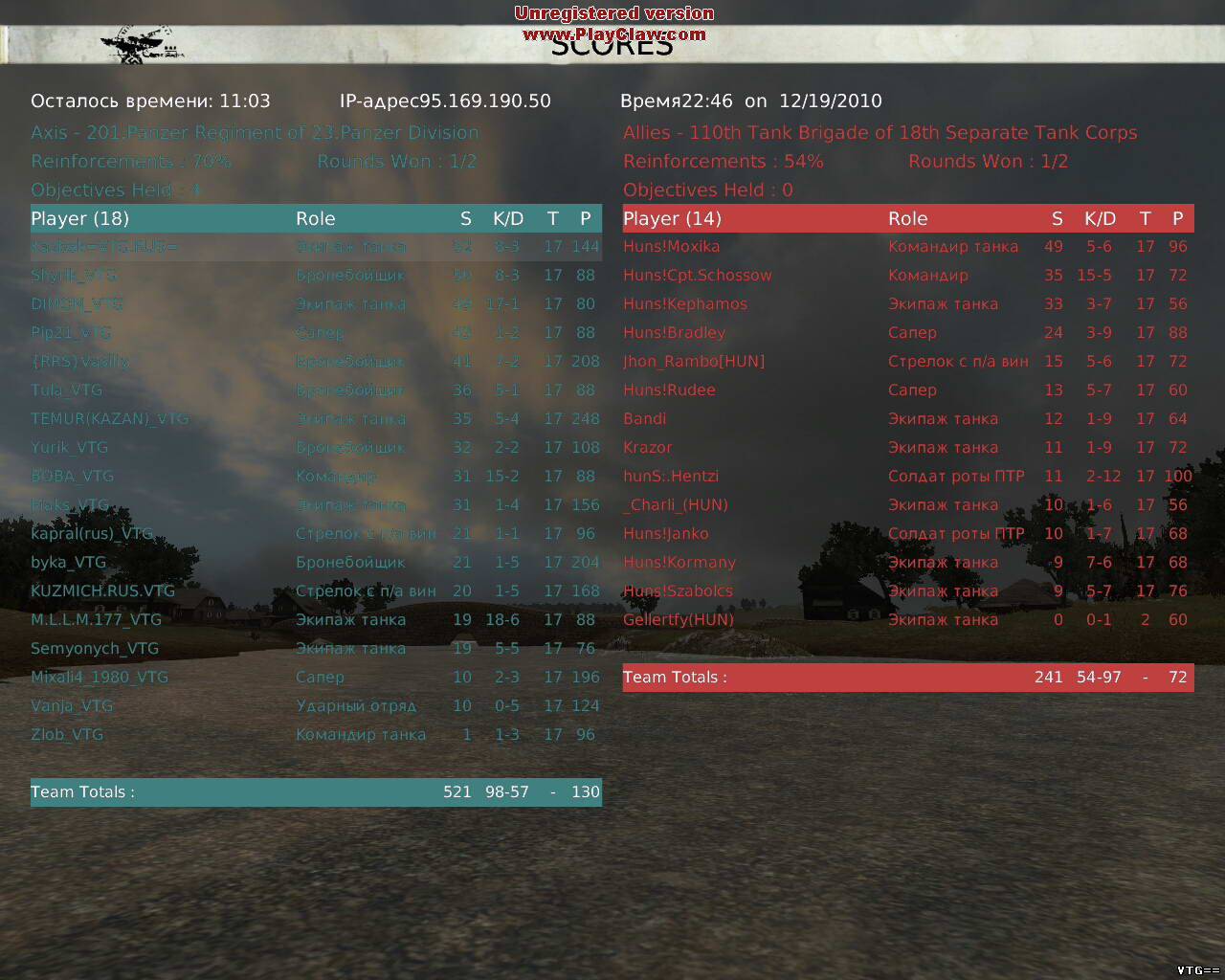This screenshot has height=980, width=1225.
Task: Choose the hunS:.Hentzi row
Action: (671, 477)
